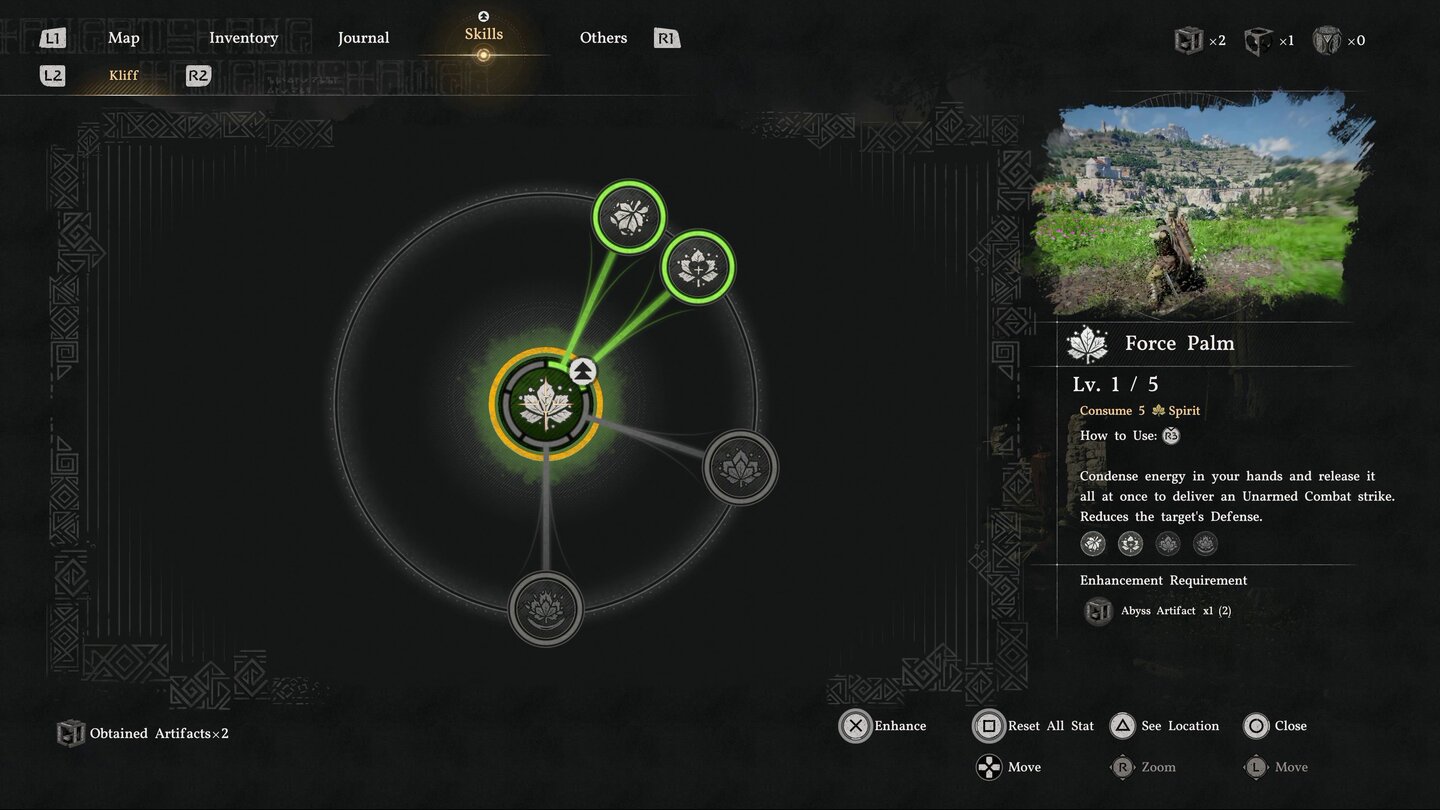The height and width of the screenshot is (810, 1440).
Task: Click the Obtained Artifacts counter icon
Action: tap(70, 734)
